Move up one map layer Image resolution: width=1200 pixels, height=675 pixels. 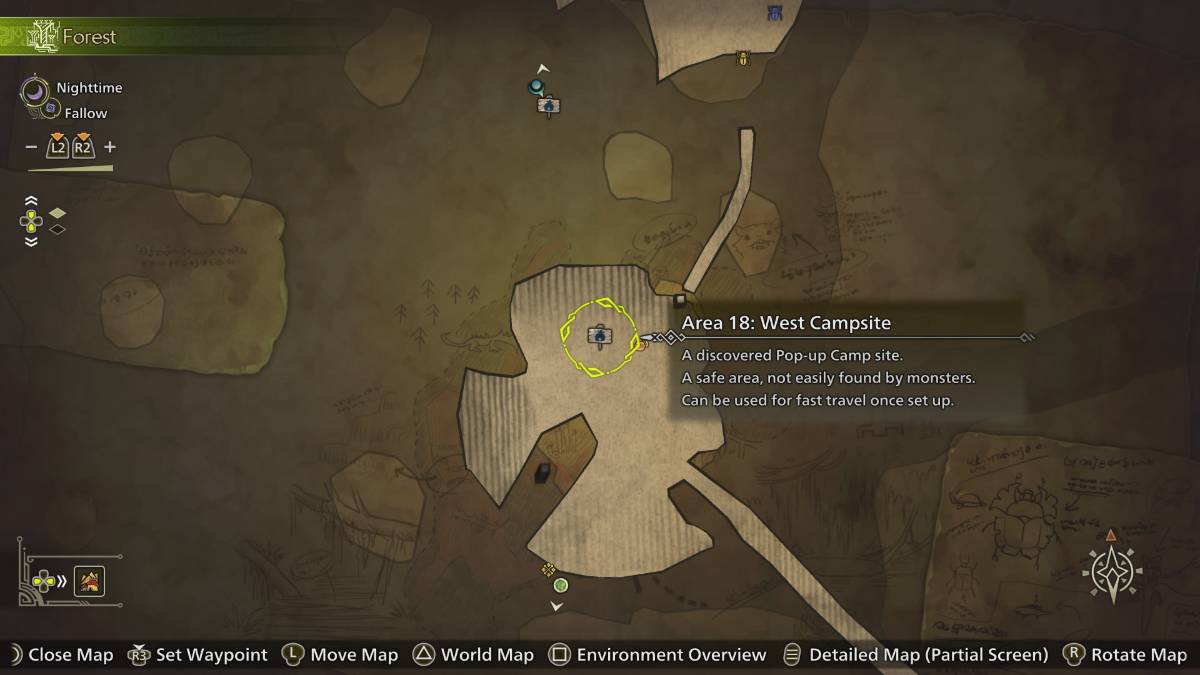click(31, 200)
